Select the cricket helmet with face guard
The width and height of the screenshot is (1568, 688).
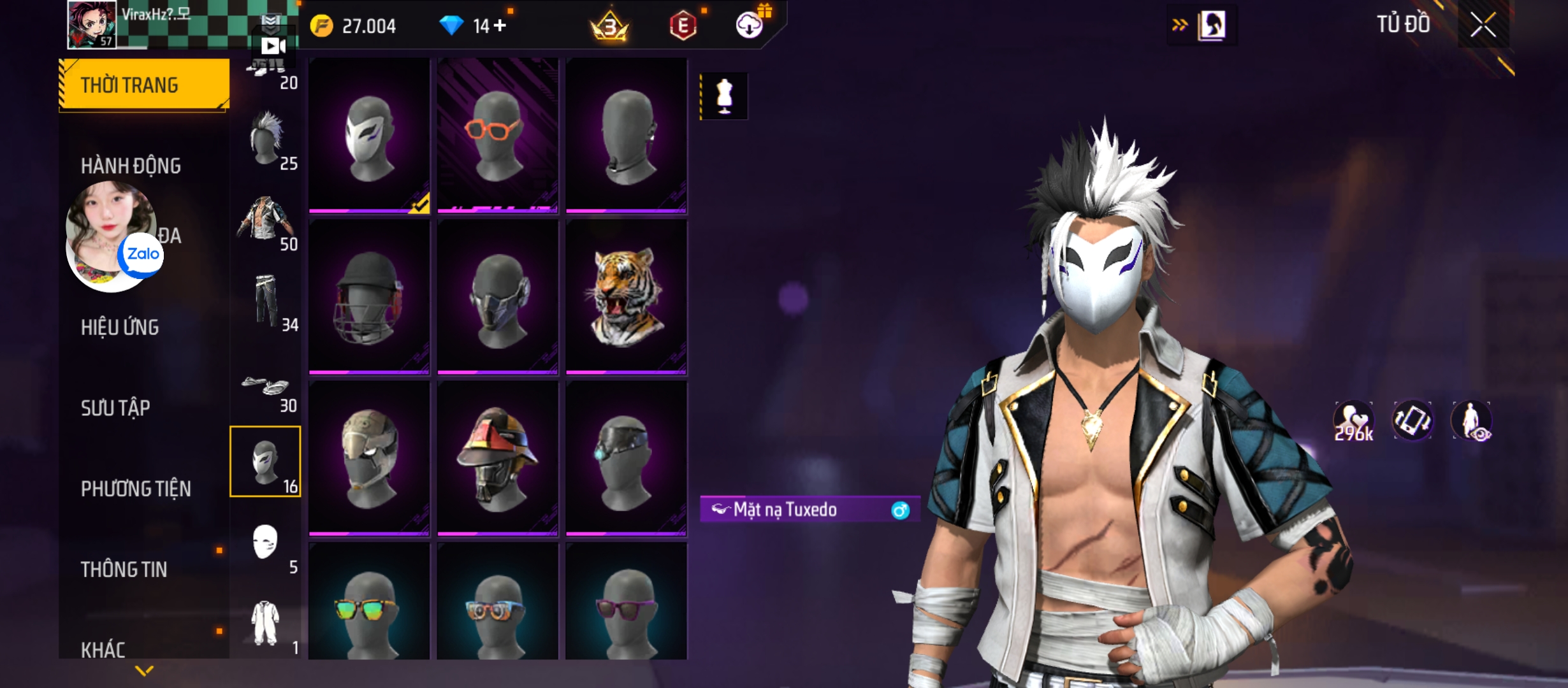click(x=369, y=297)
